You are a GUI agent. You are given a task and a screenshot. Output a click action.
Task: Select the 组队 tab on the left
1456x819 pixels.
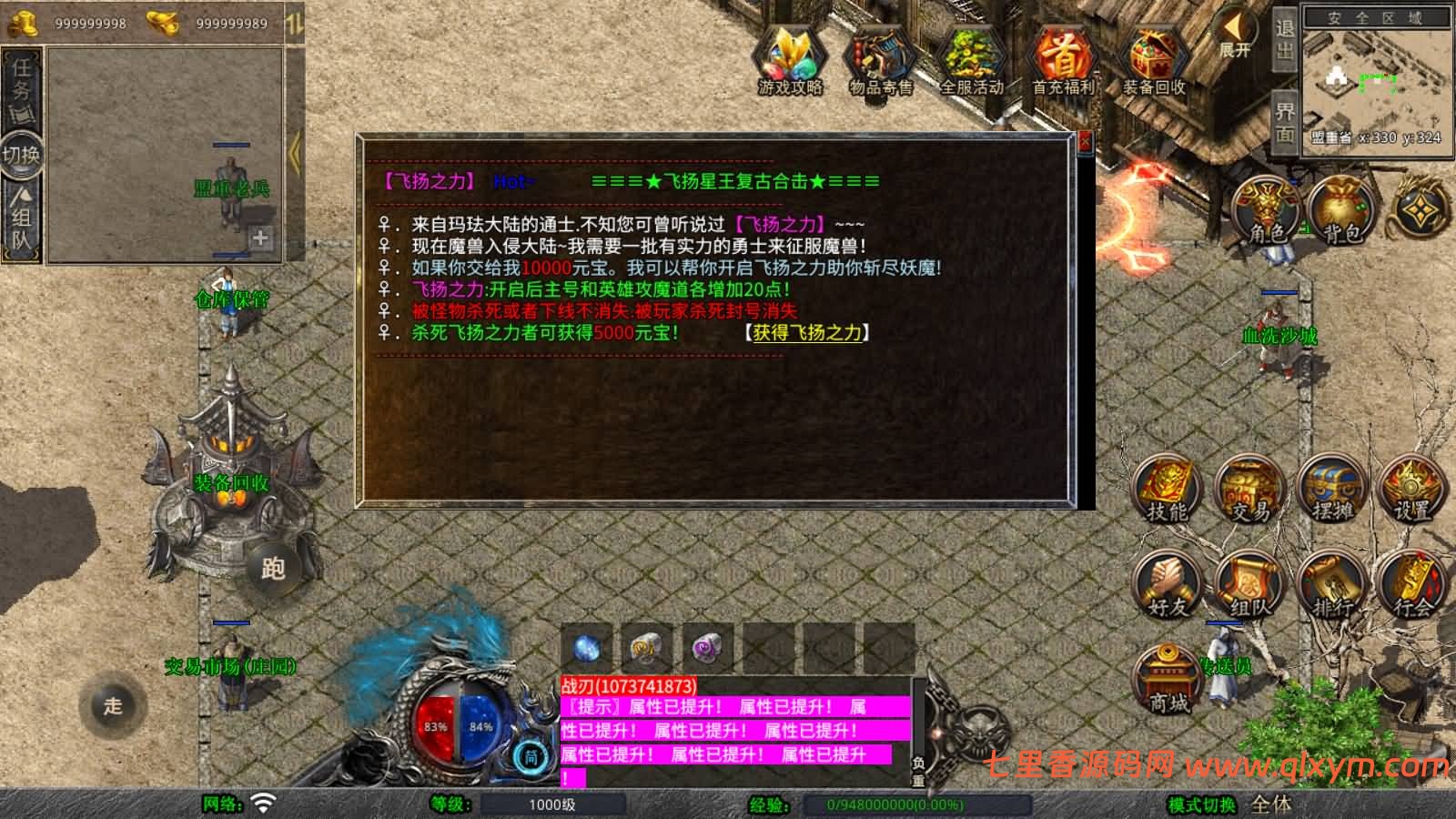[x=24, y=214]
